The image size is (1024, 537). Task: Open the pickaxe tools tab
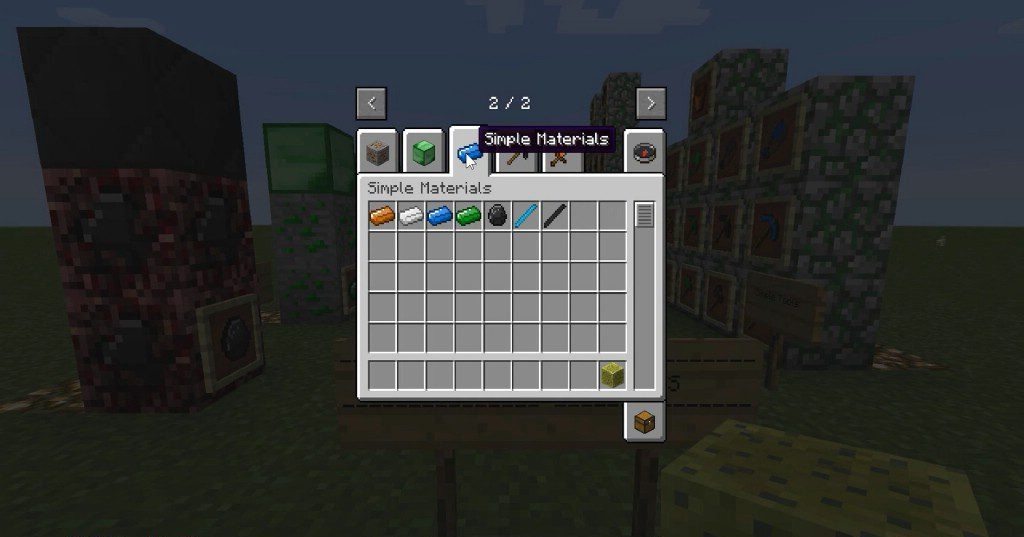(517, 158)
